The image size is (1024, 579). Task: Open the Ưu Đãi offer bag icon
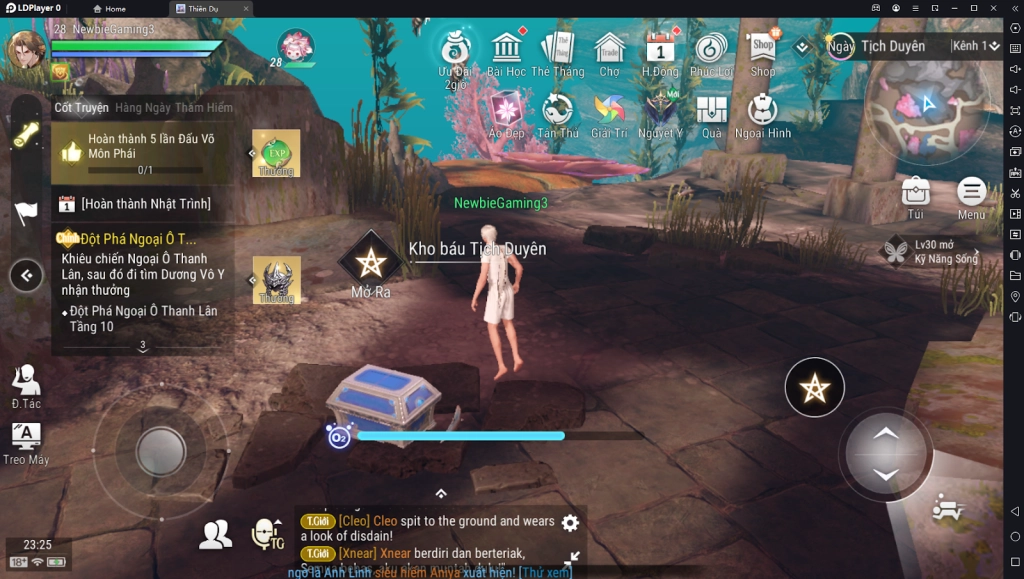coord(455,51)
